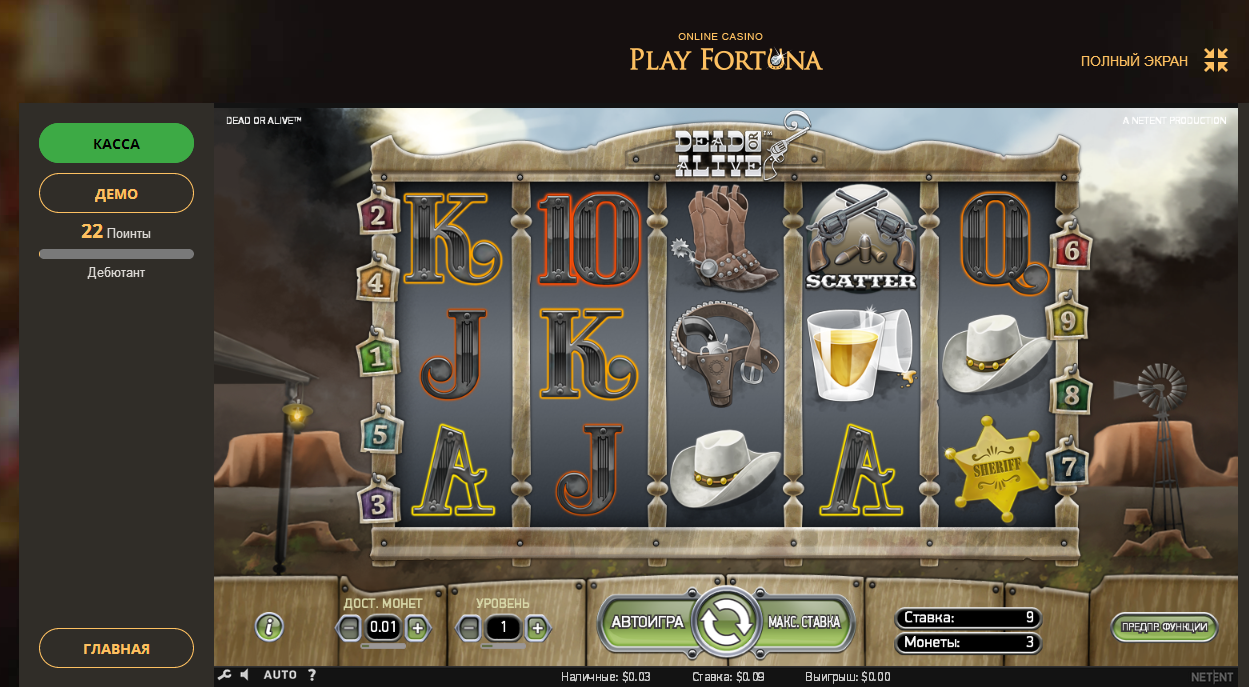This screenshot has height=687, width=1249.
Task: Select the payline 6 marker tag
Action: [1071, 250]
